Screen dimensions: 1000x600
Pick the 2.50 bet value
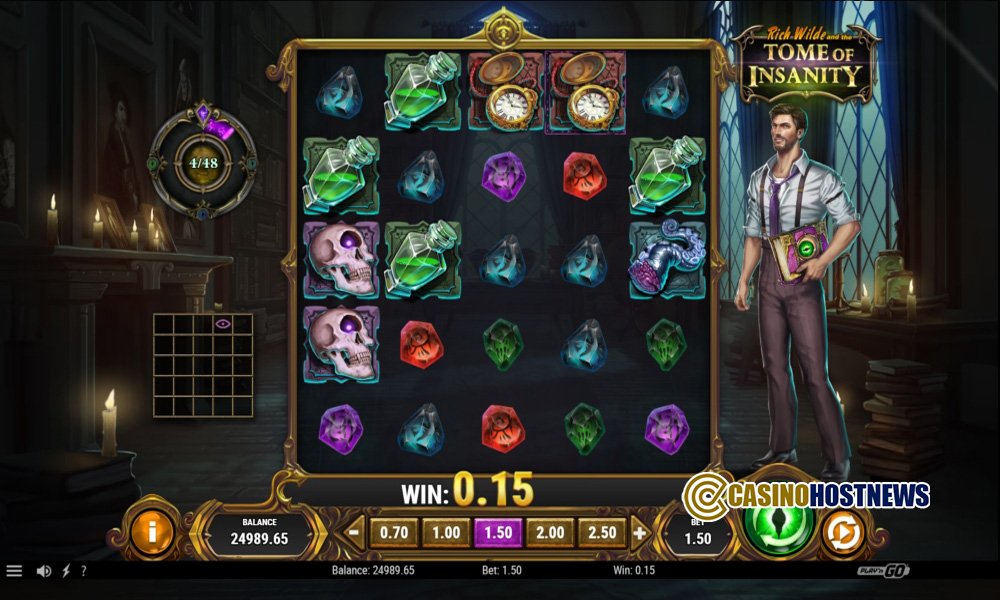click(602, 533)
